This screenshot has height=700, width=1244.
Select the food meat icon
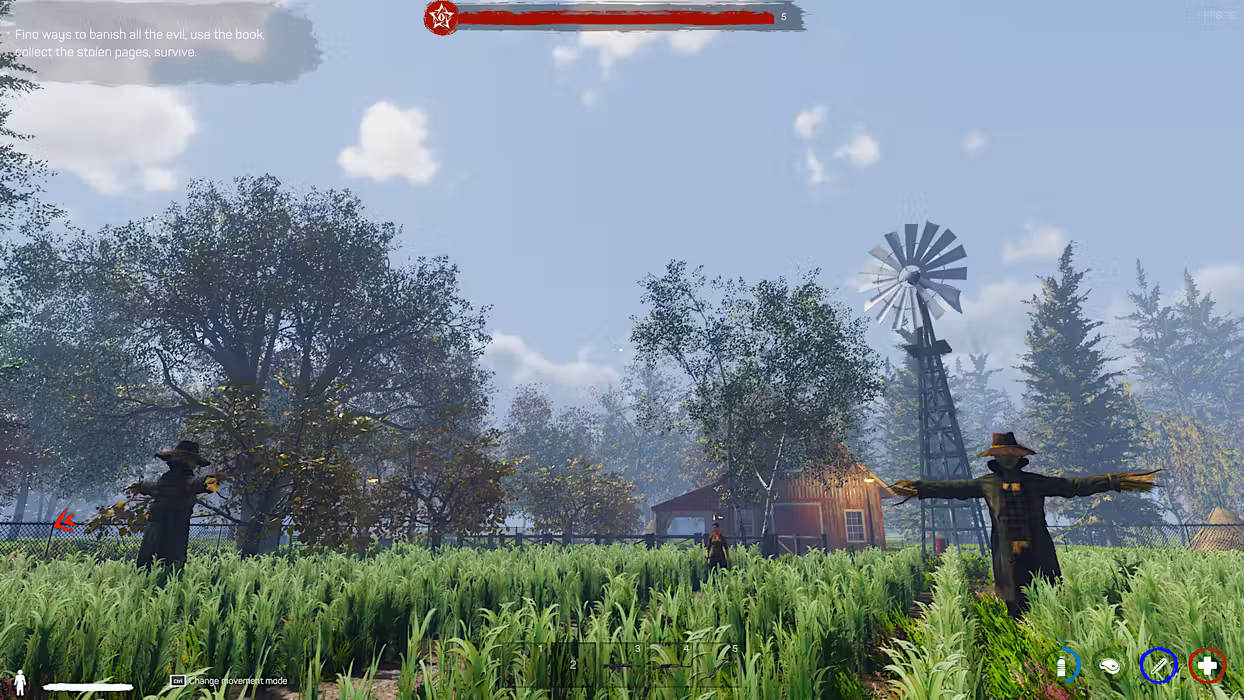coord(1109,665)
